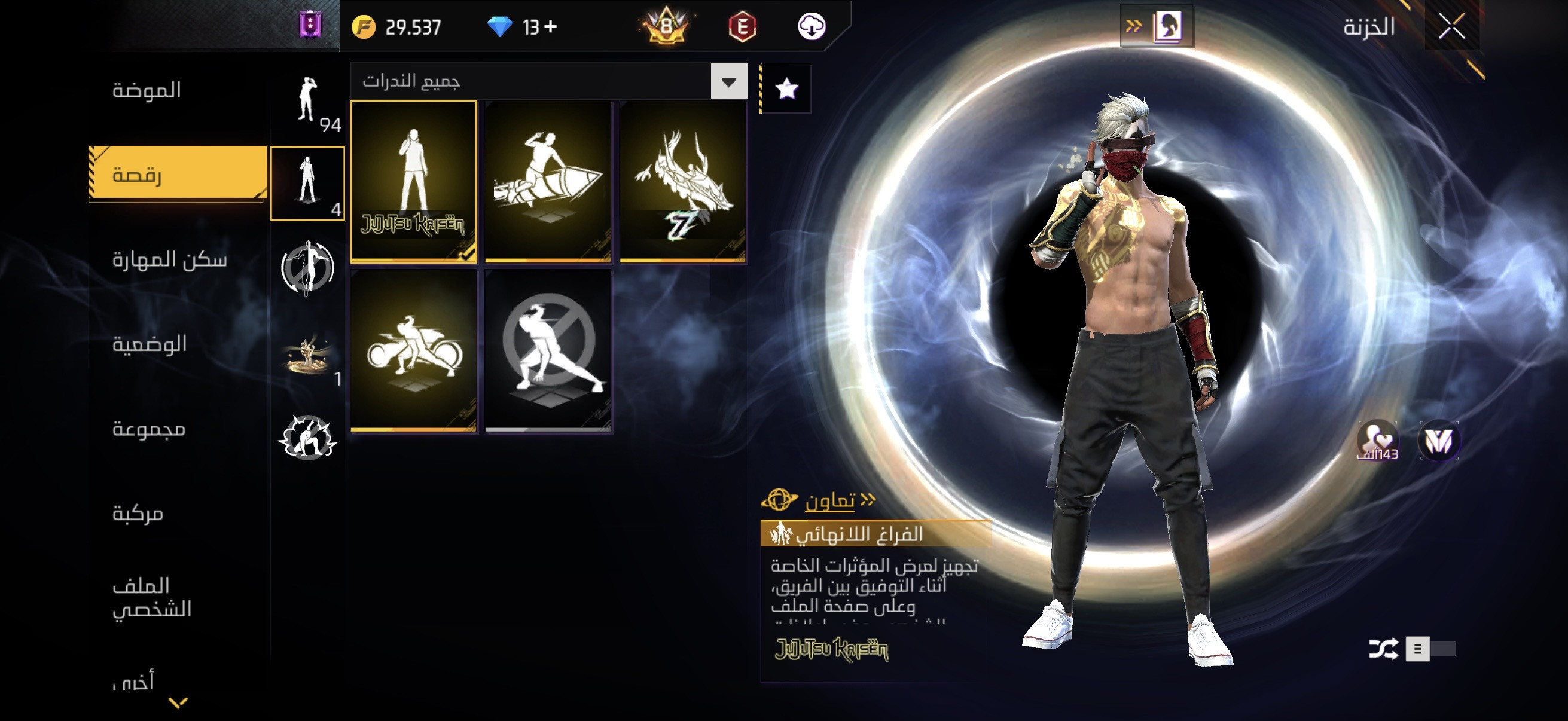Select the crossed-out unequip emote card

click(548, 351)
